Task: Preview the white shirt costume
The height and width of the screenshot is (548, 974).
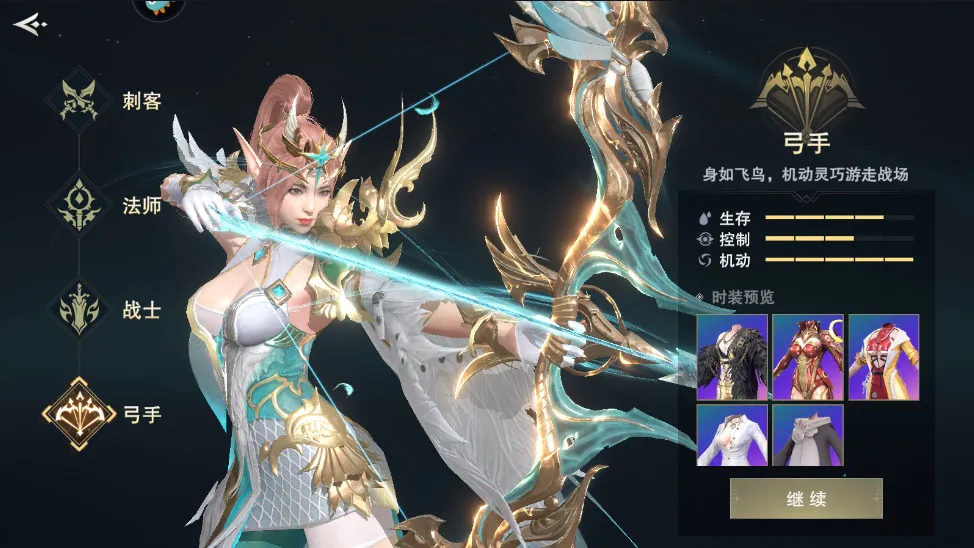Action: (732, 435)
